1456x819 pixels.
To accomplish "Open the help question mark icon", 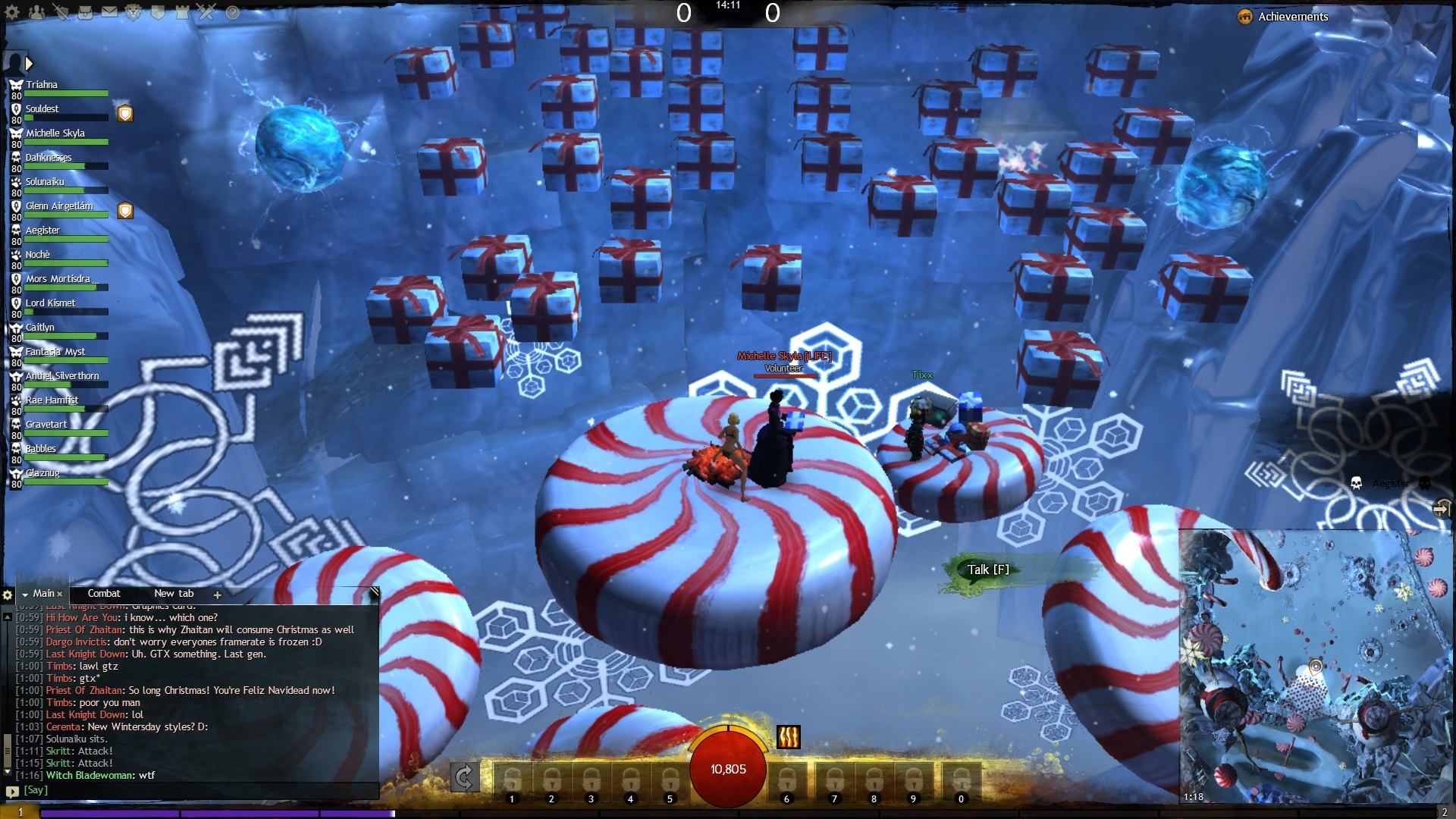I will [x=233, y=12].
